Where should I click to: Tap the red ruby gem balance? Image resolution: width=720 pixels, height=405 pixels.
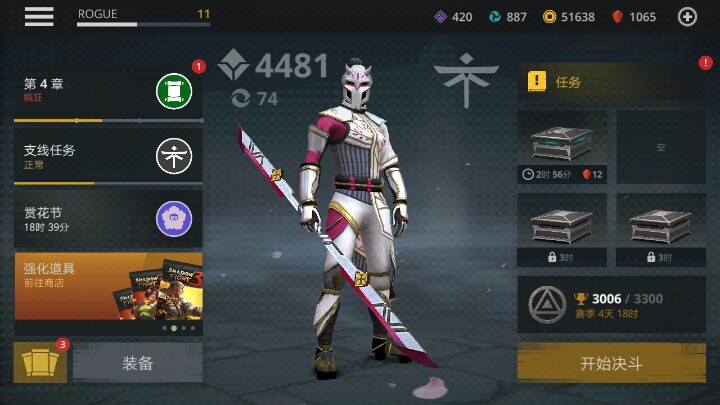pos(634,17)
